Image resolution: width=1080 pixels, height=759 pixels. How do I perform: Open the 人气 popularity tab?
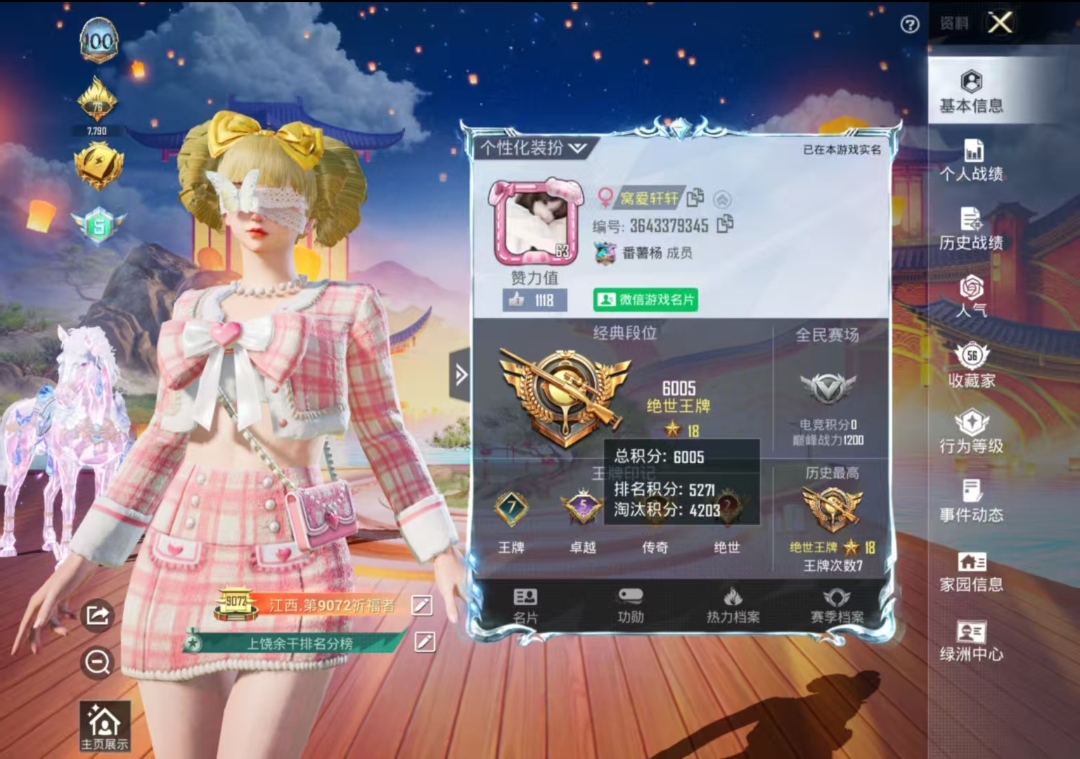tap(971, 298)
